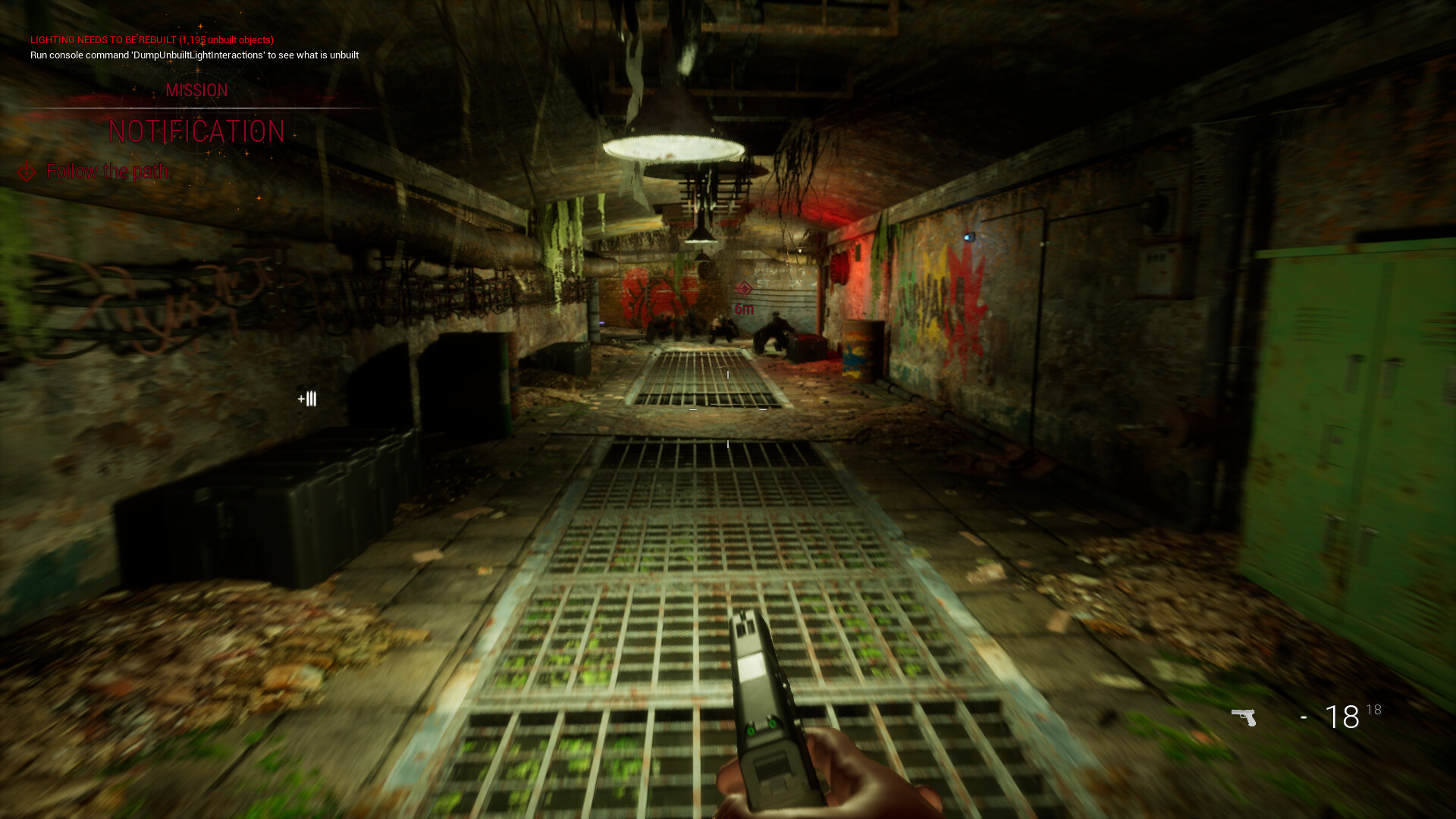
Task: Select the ammo pickup indicator on the left wall
Action: click(307, 399)
